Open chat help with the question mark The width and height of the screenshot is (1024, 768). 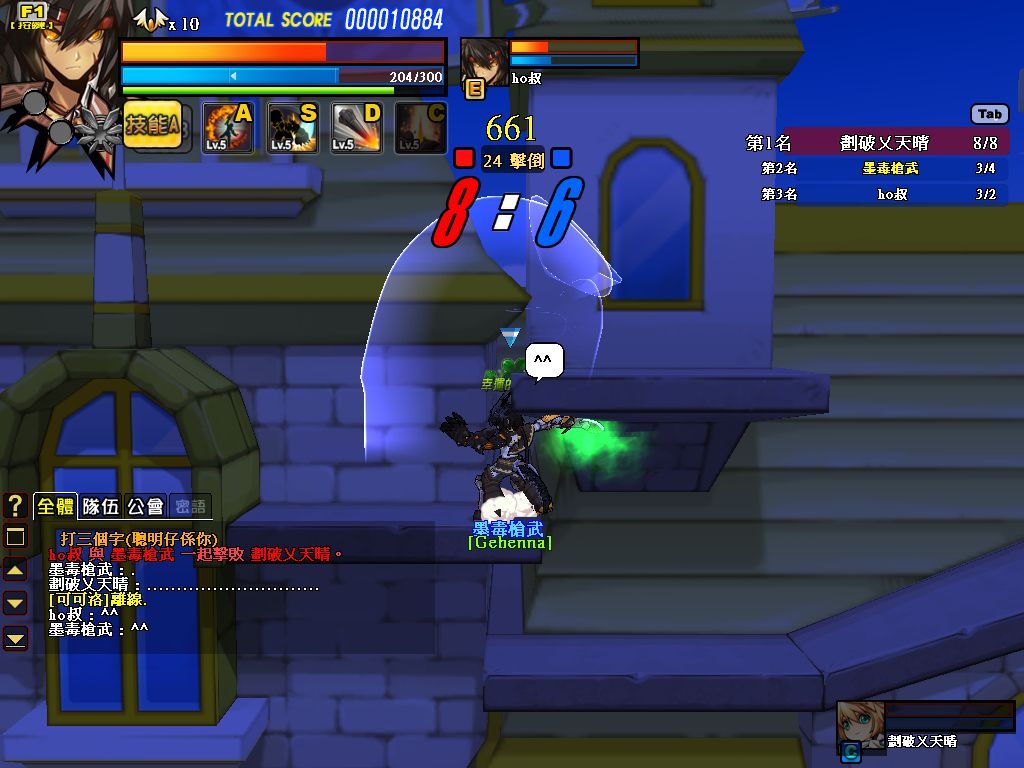[x=15, y=505]
